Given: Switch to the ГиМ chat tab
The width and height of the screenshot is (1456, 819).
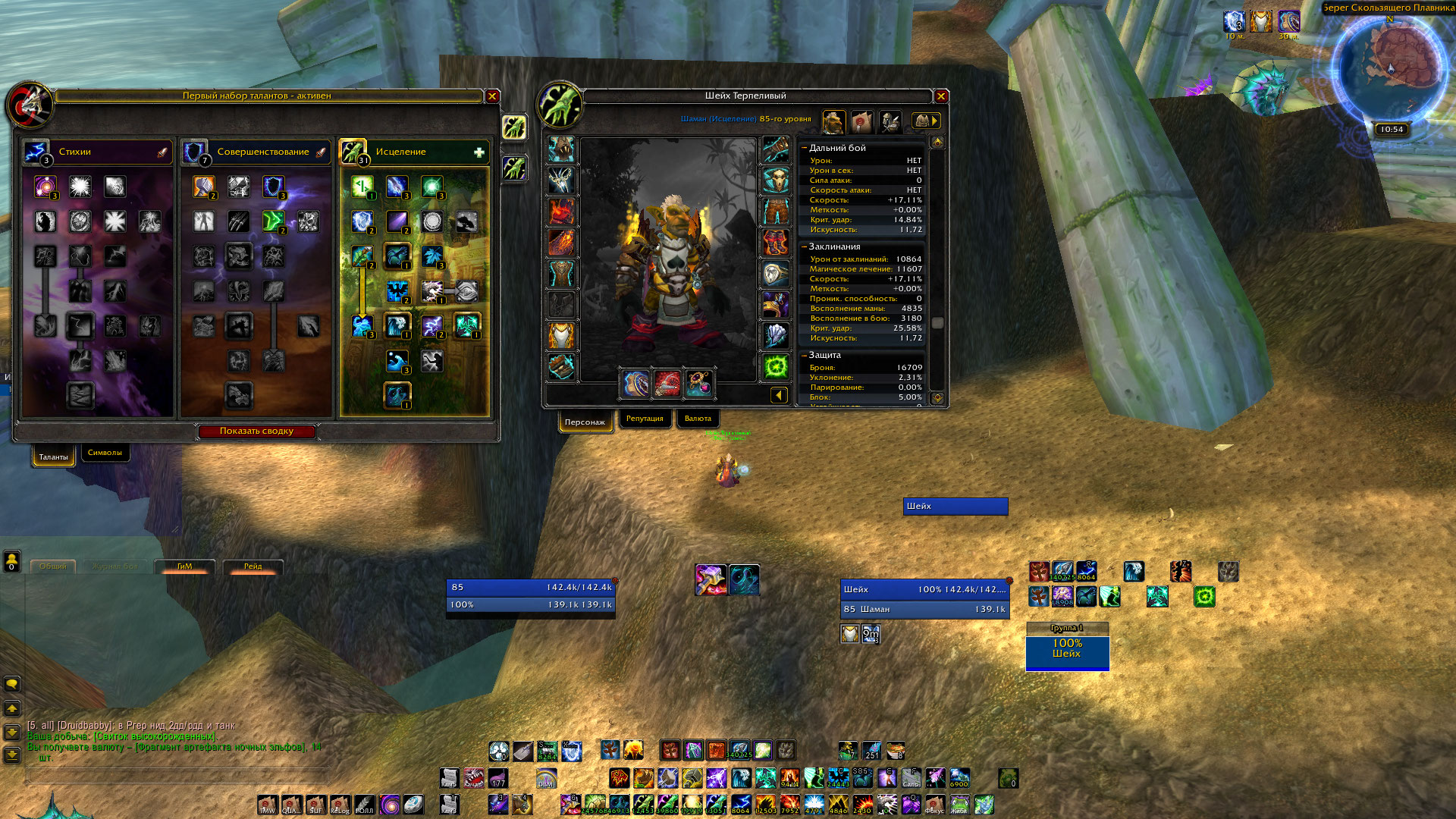Looking at the screenshot, I should [x=185, y=566].
